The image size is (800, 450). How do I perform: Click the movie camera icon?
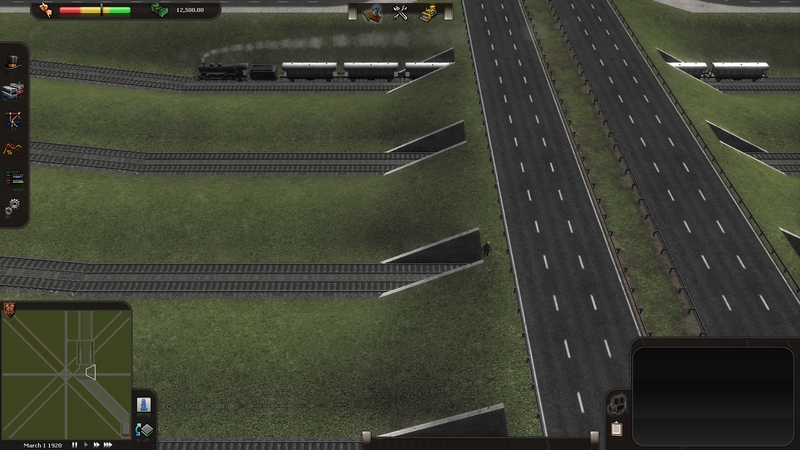pos(617,406)
